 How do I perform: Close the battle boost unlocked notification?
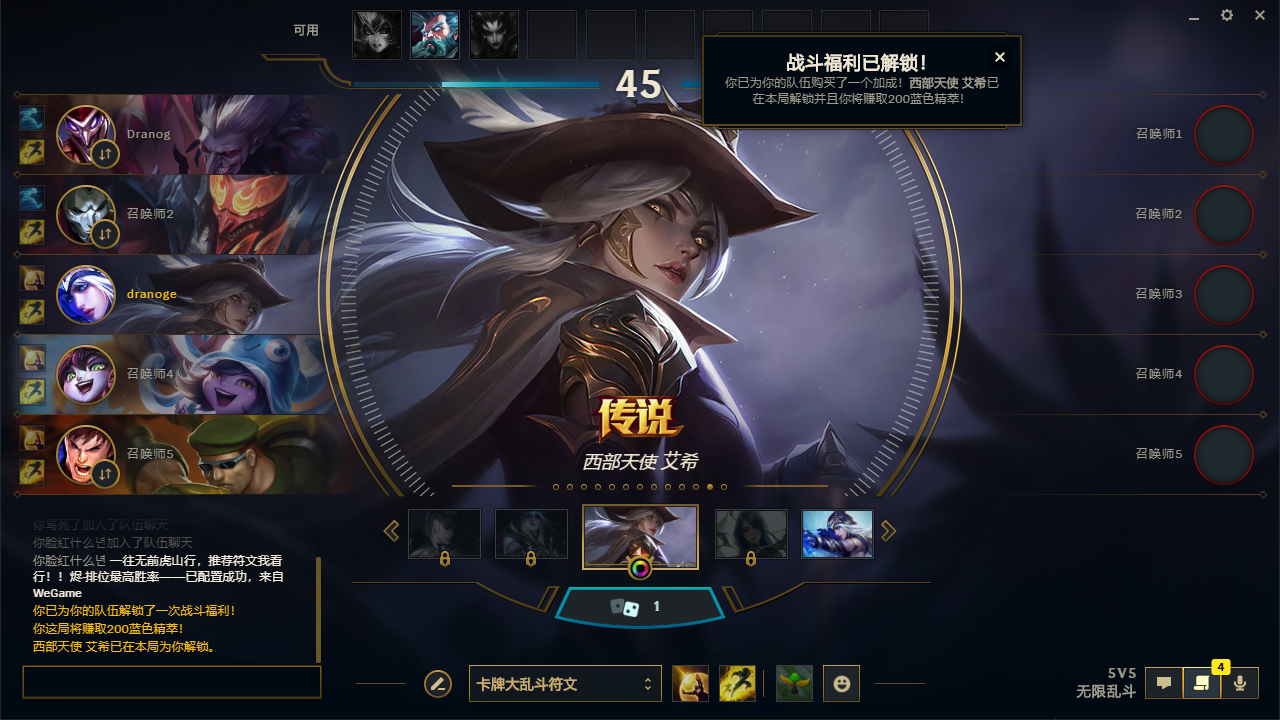999,57
